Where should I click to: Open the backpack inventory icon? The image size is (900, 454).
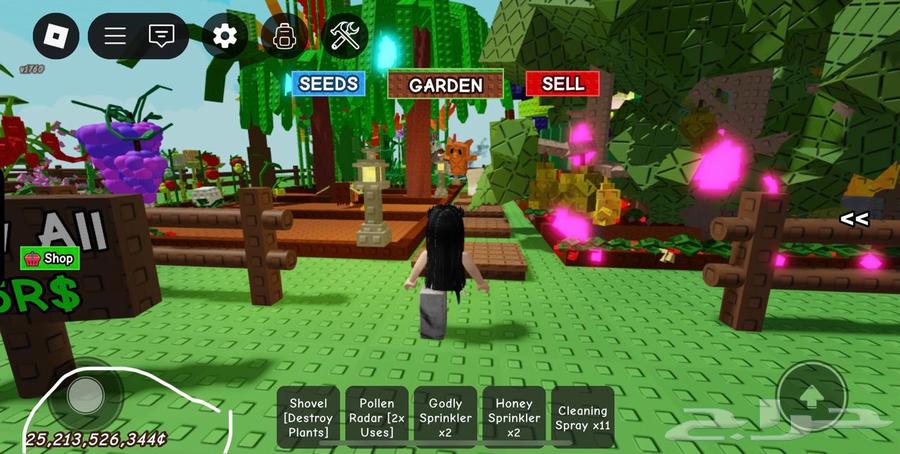tap(284, 37)
